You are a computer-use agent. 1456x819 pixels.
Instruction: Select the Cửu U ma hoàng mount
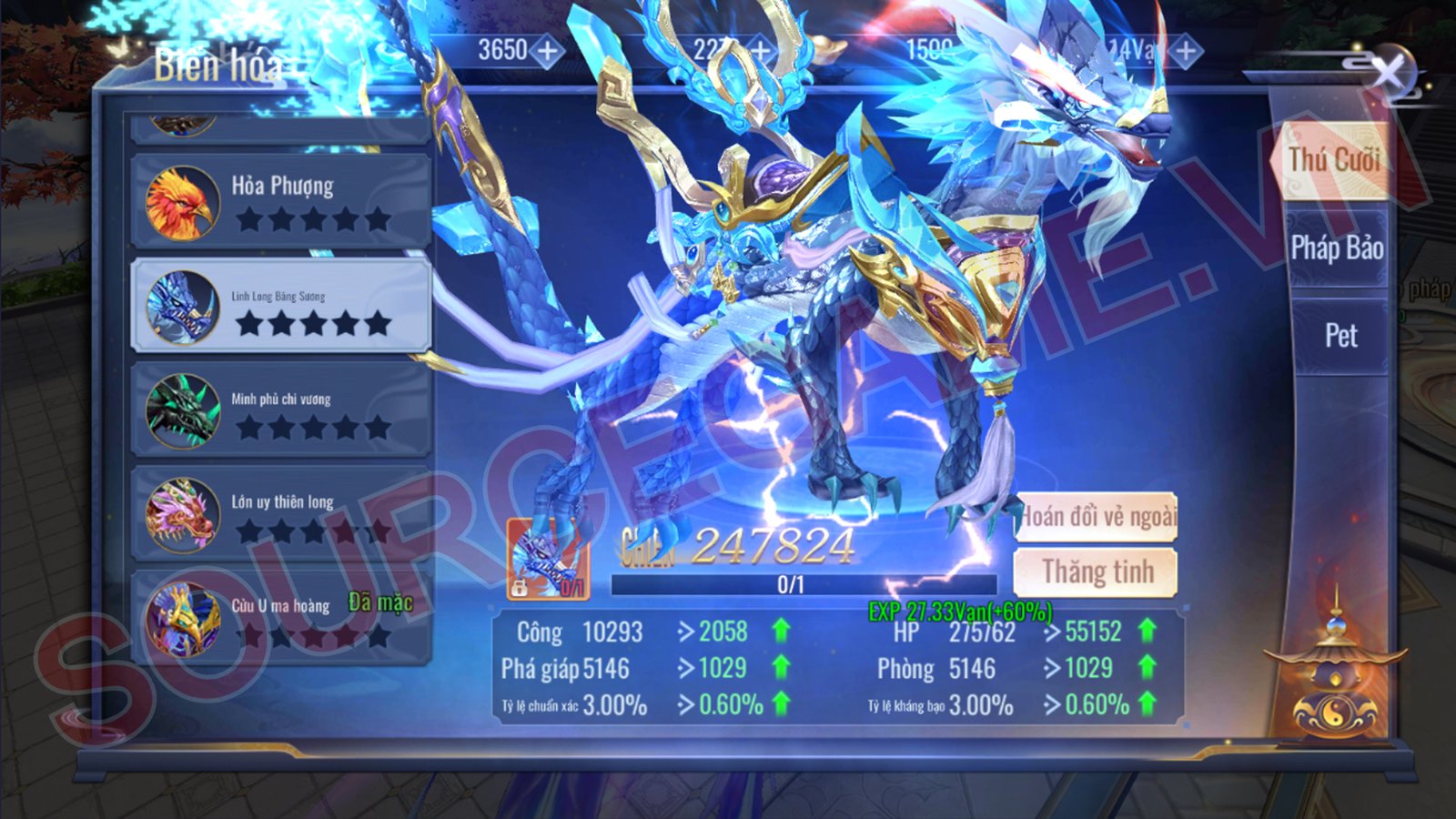click(280, 619)
